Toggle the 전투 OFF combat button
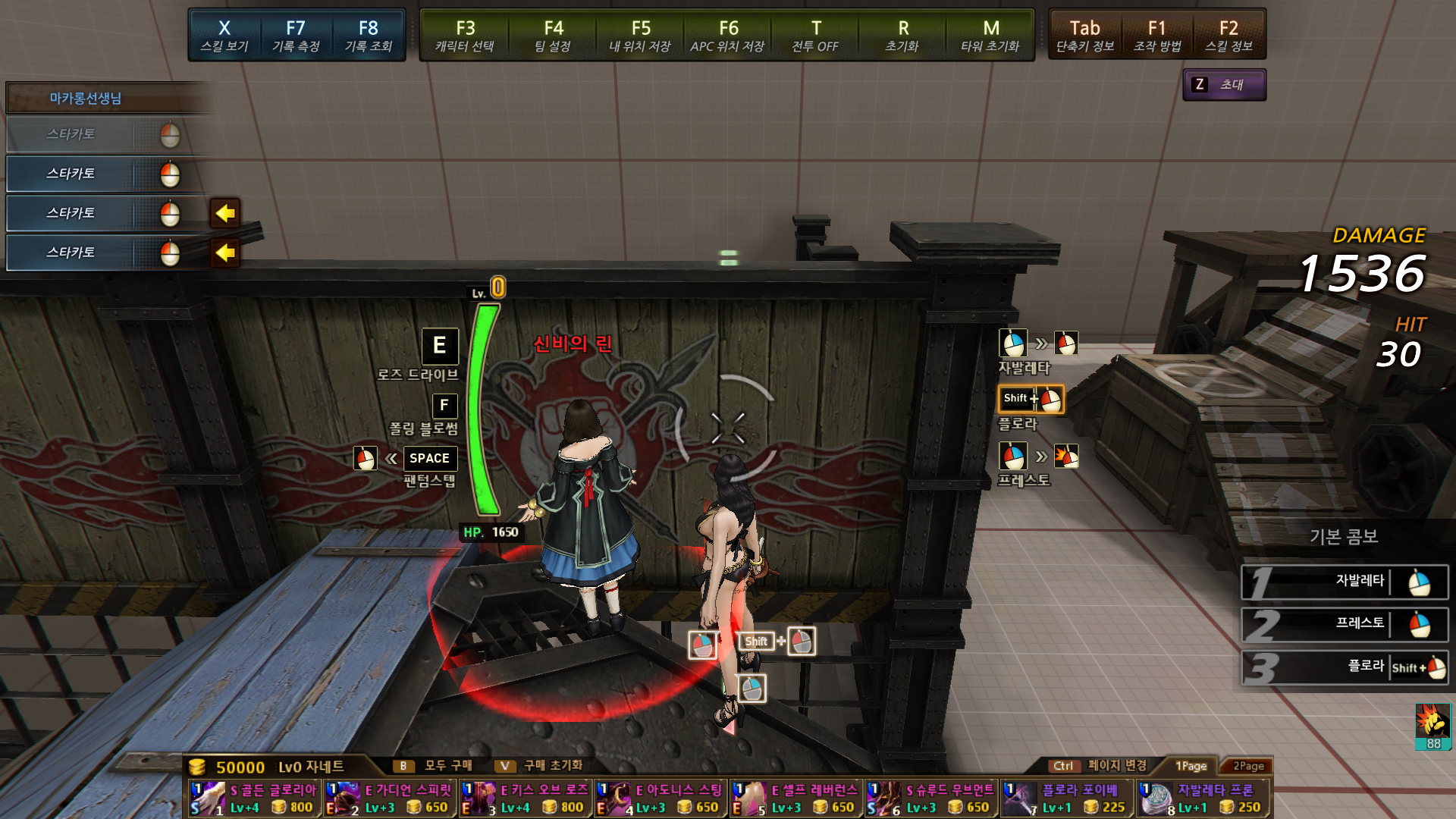The image size is (1456, 819). point(815,36)
